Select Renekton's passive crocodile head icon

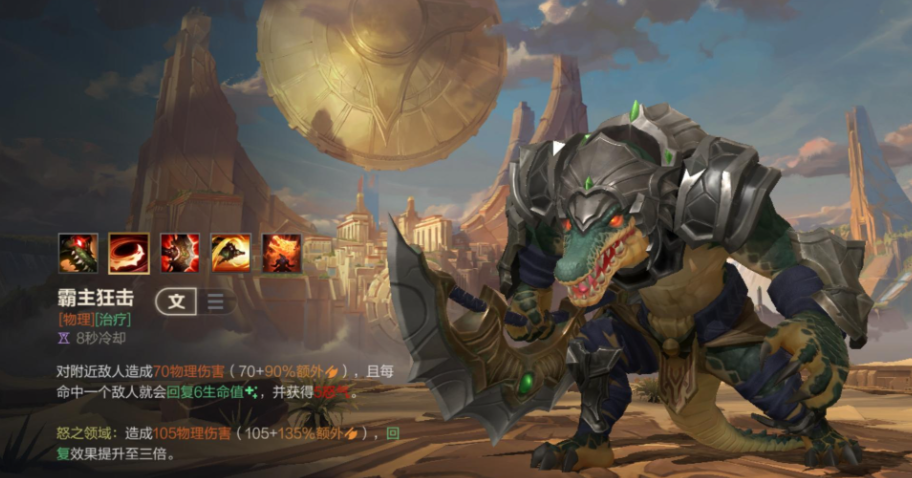point(78,253)
